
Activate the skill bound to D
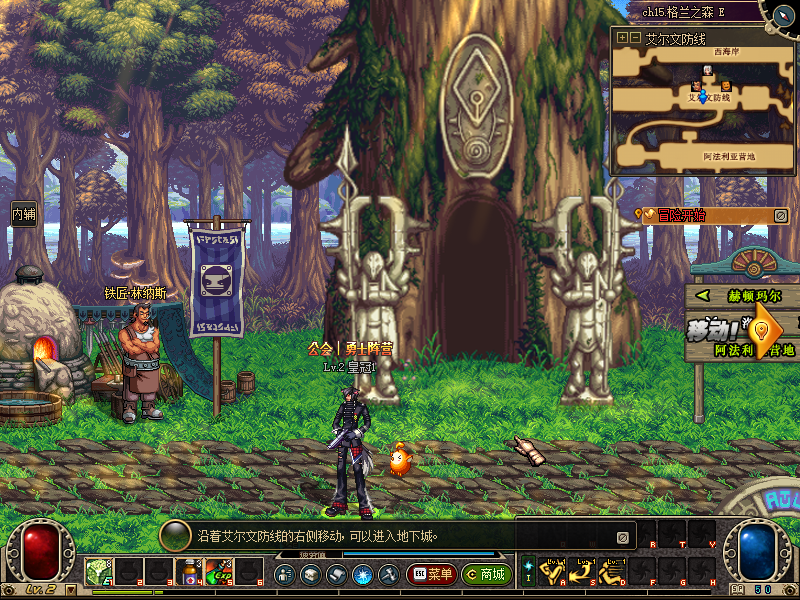pos(613,572)
